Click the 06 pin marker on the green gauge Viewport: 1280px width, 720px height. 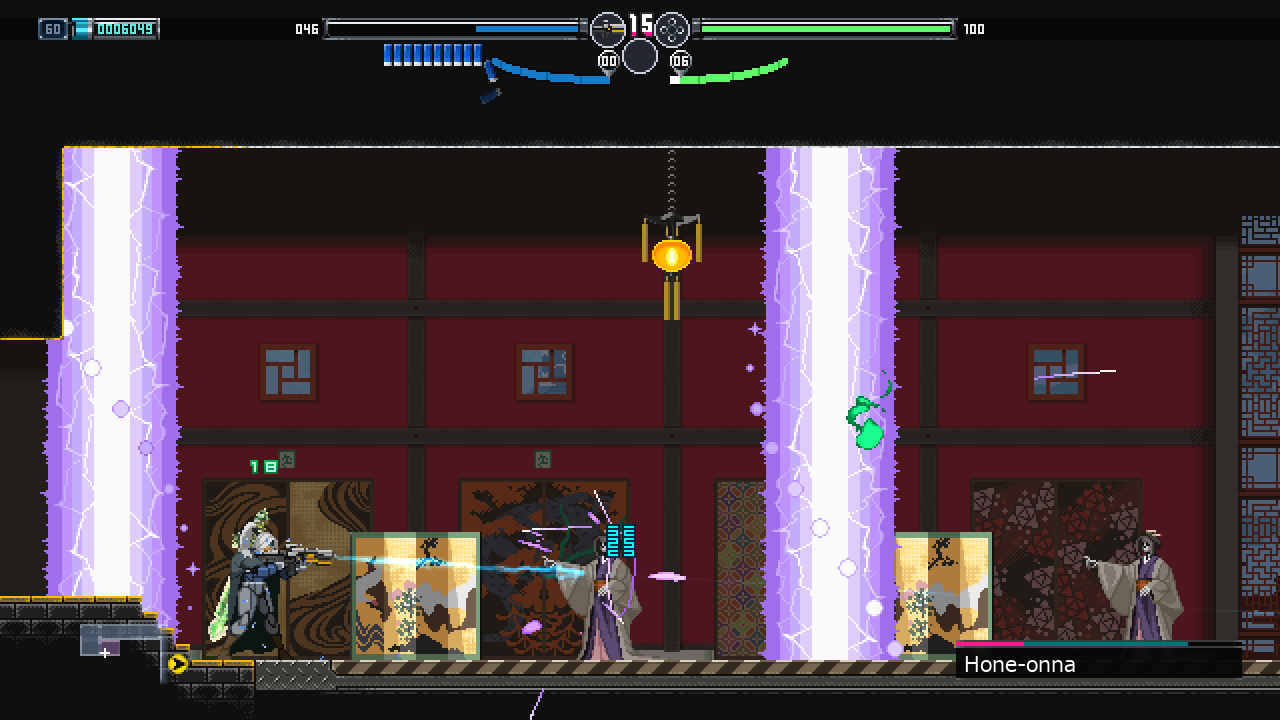tap(680, 58)
